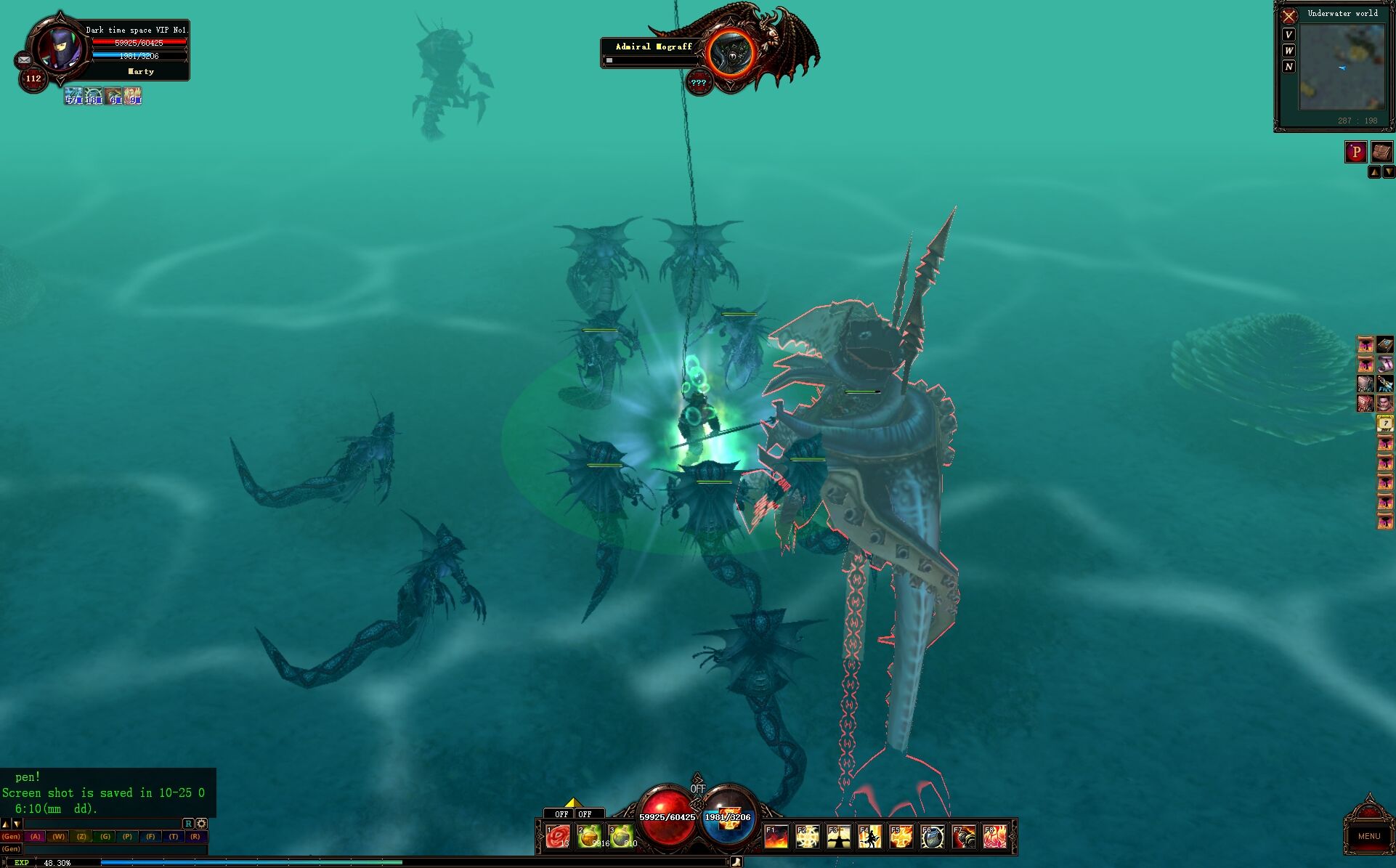
Task: Use the red rose item in slot 1
Action: coord(558,837)
